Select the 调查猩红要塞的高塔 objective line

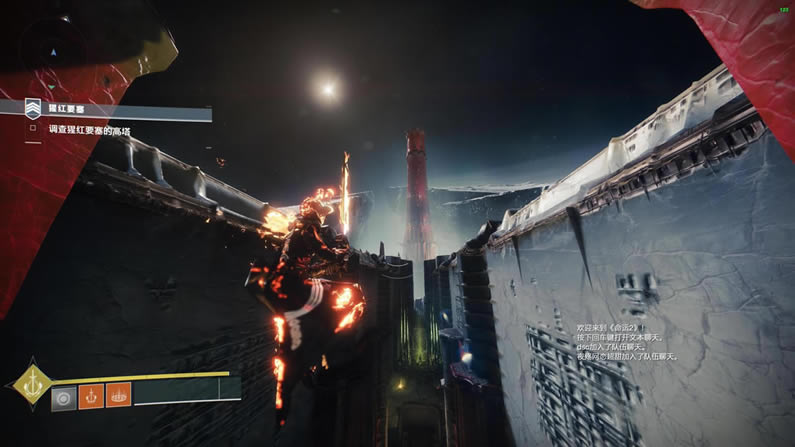tap(90, 130)
